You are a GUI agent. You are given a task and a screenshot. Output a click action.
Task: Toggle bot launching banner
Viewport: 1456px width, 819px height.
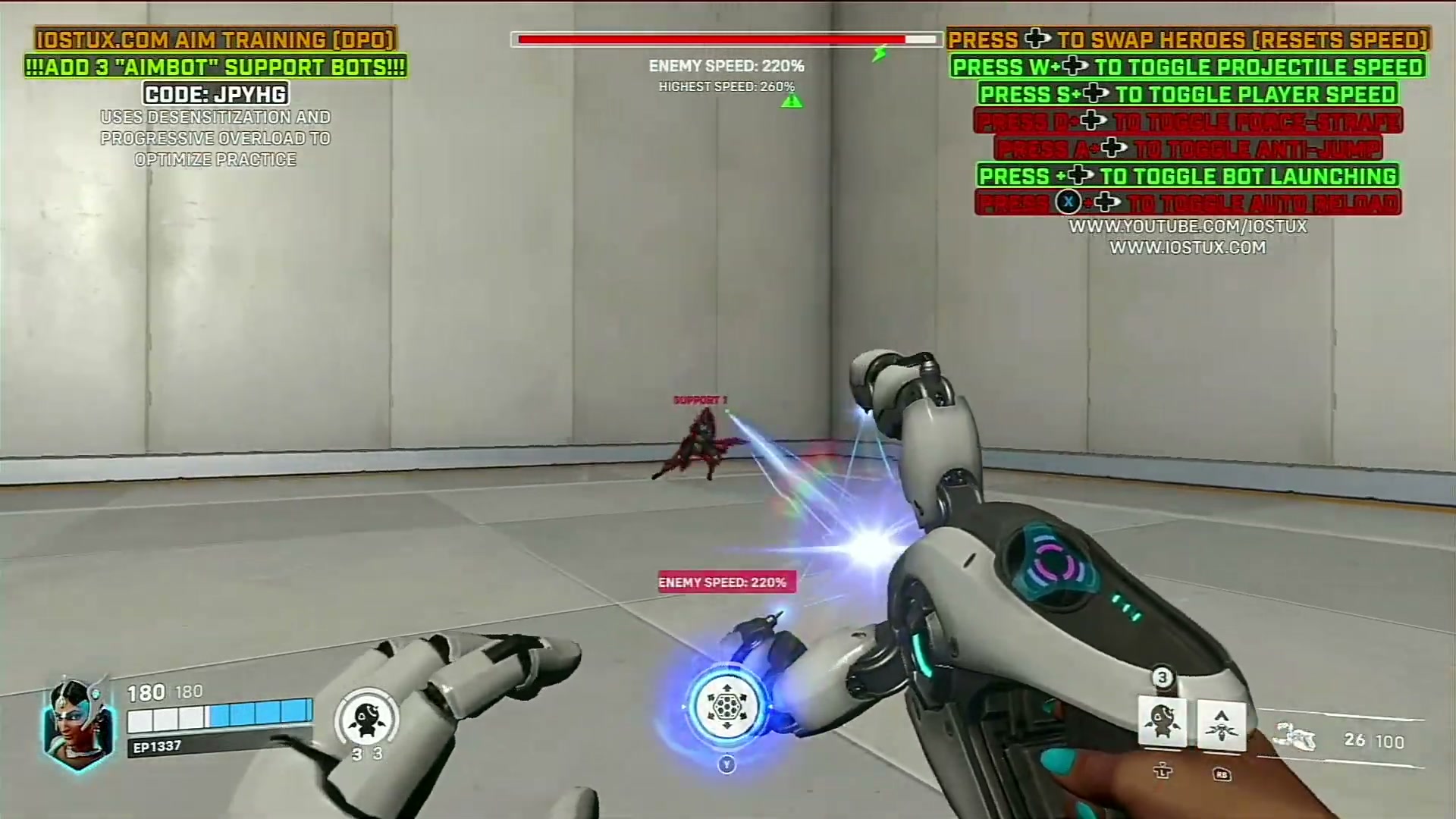click(1186, 176)
